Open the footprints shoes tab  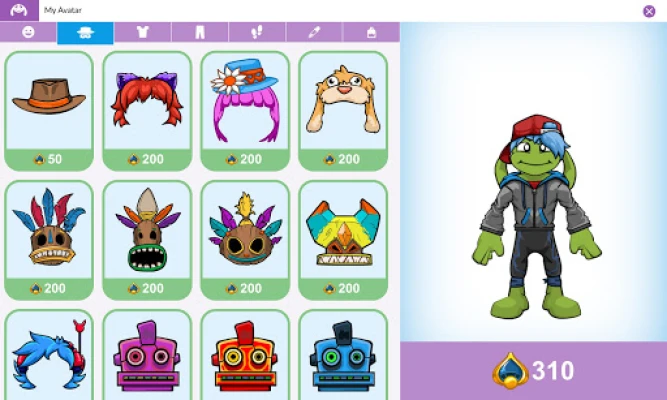tap(256, 32)
